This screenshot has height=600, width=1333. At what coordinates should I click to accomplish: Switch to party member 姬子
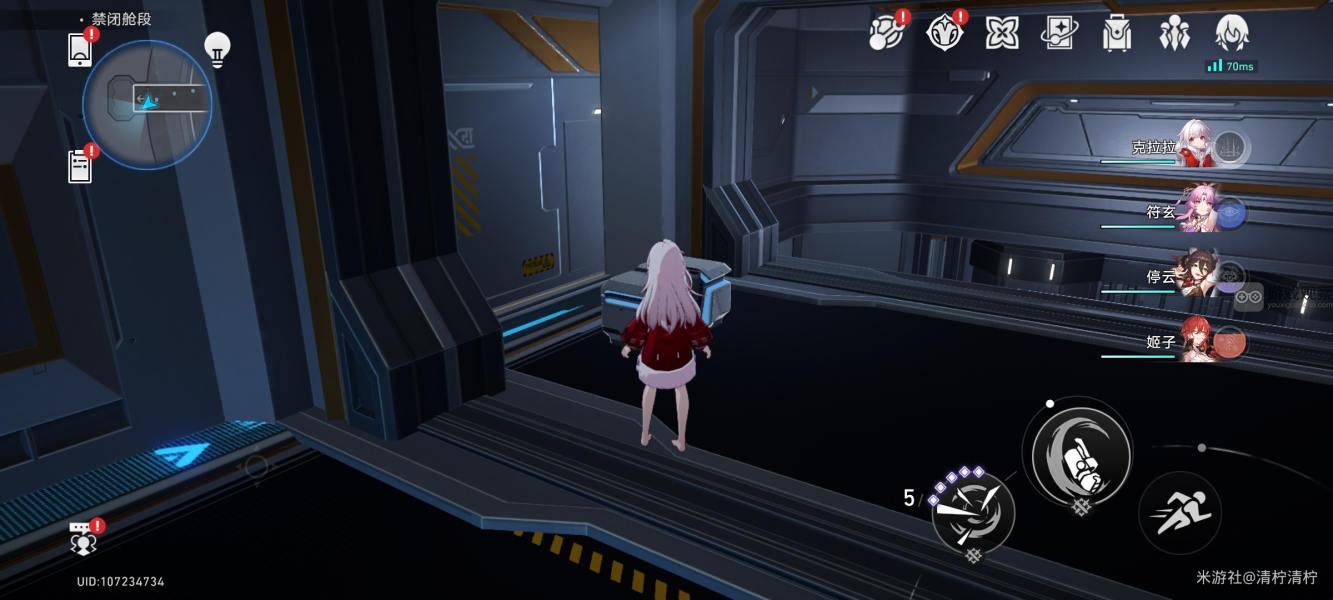[x=1196, y=341]
